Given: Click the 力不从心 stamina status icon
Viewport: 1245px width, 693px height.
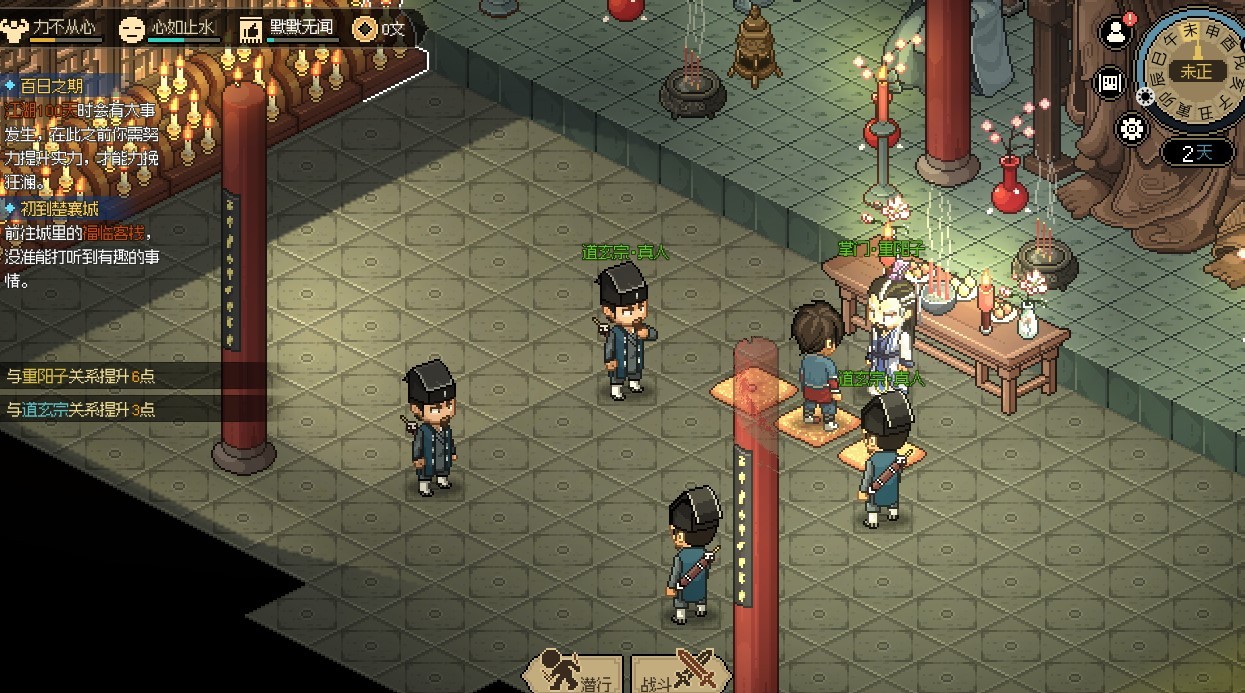Looking at the screenshot, I should tap(15, 28).
